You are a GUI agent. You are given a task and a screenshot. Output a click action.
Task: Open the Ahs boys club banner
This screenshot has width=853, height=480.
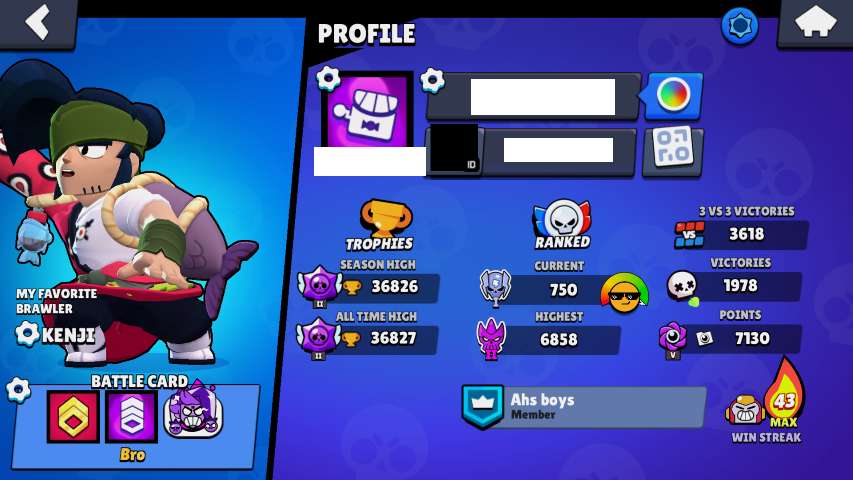coord(584,407)
